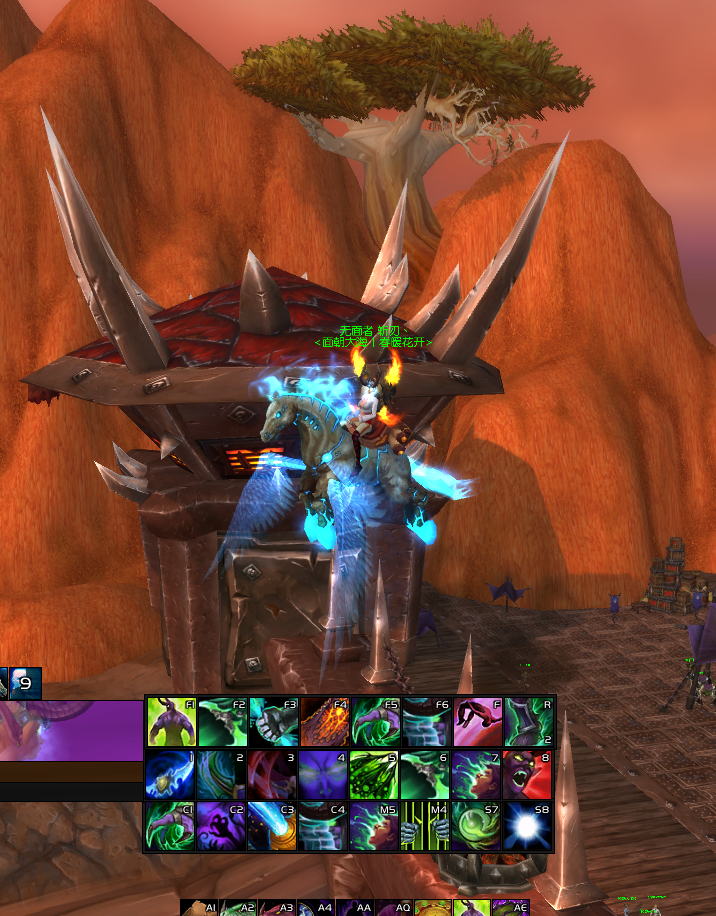Activate the teal pillar ability on F6
716x916 pixels.
427,722
